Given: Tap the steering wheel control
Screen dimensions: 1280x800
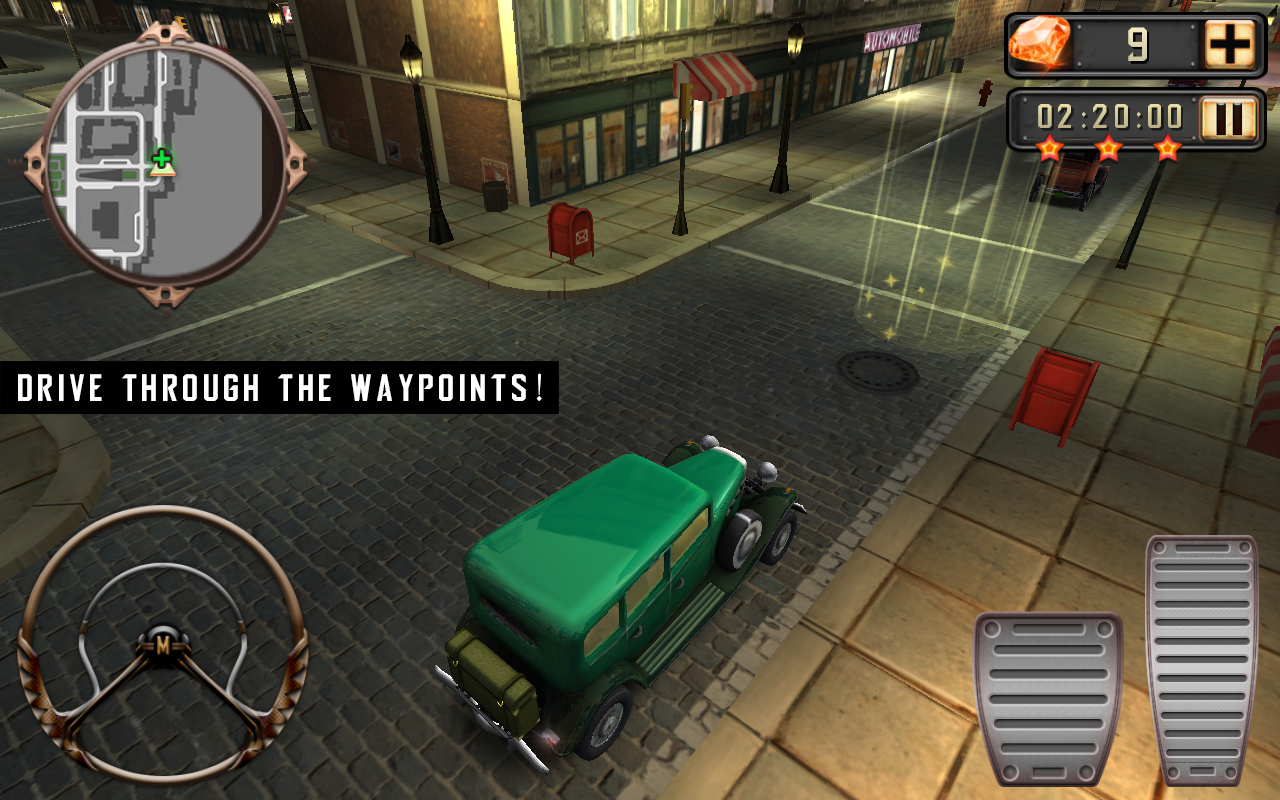Looking at the screenshot, I should (x=162, y=645).
